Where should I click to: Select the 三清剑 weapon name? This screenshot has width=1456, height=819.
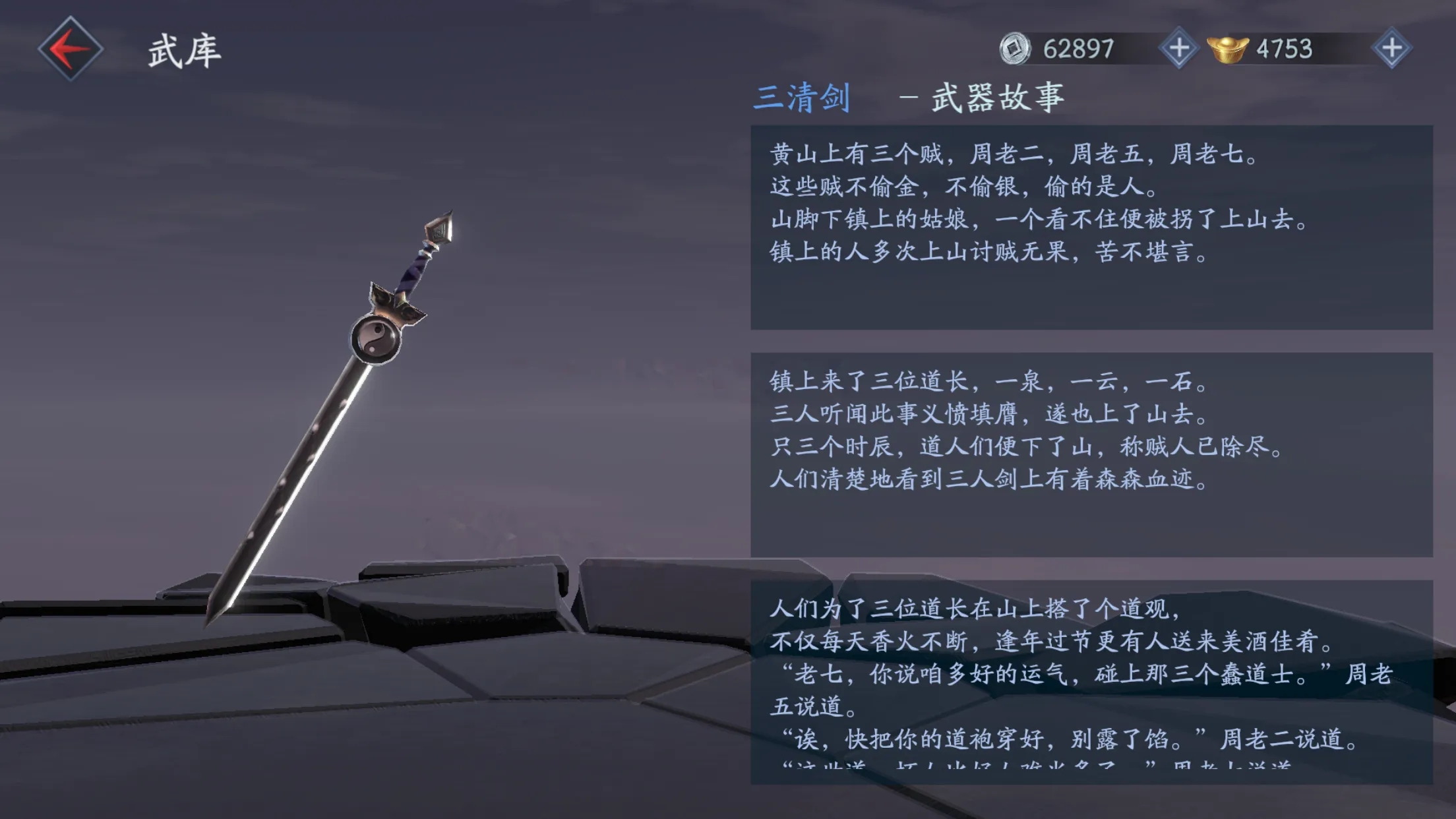(803, 98)
